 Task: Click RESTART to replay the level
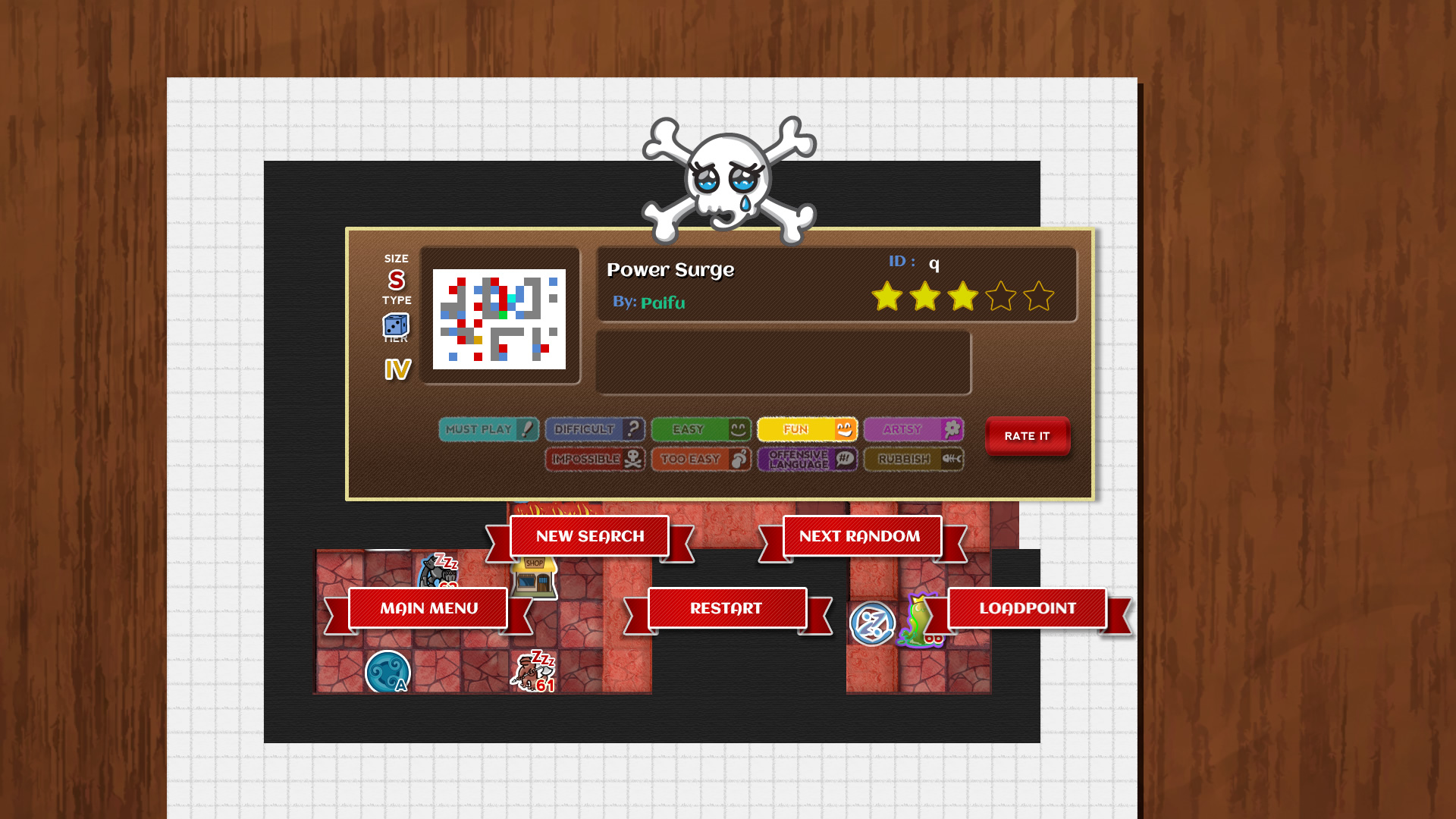726,607
